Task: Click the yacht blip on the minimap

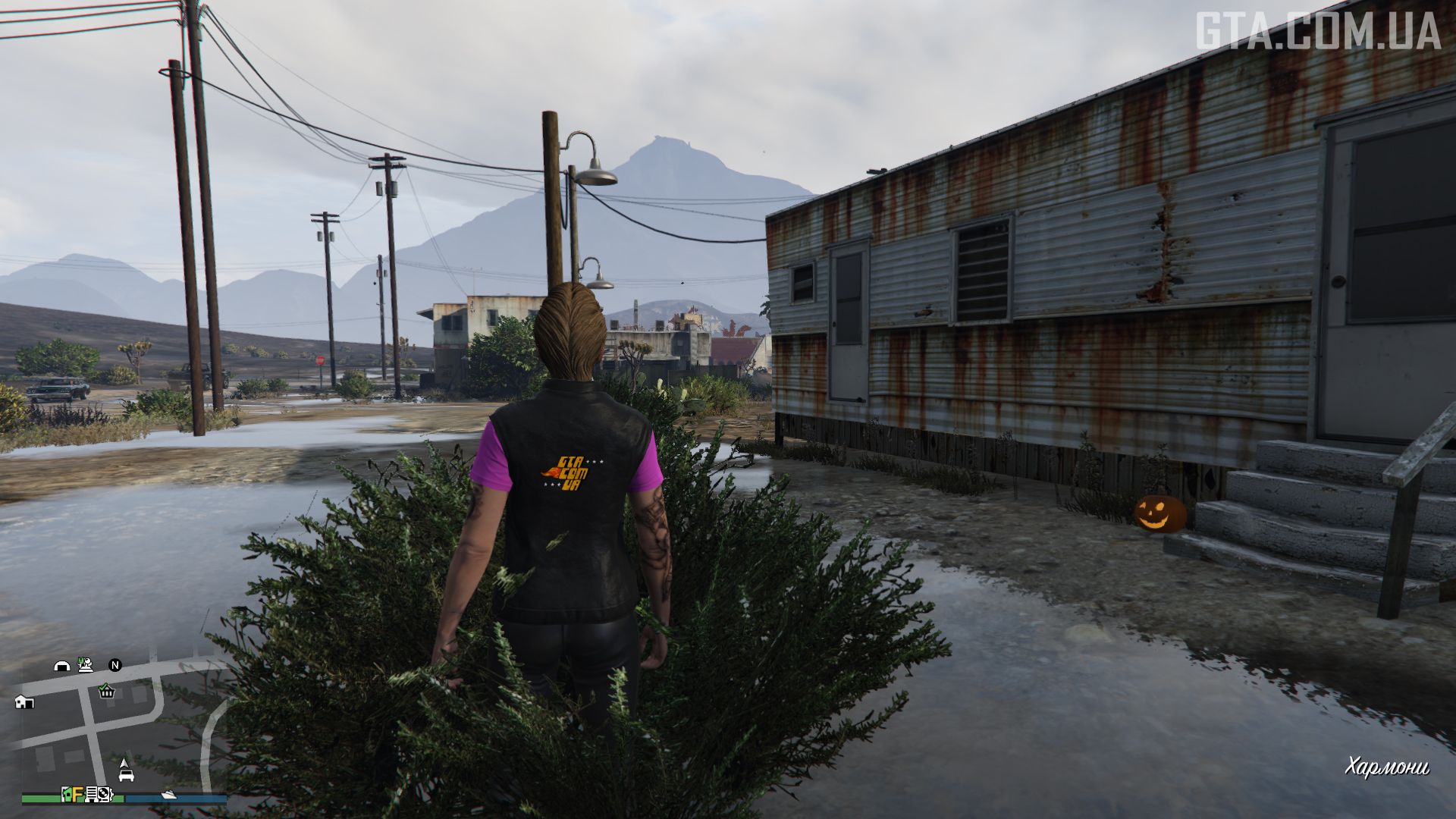Action: point(168,794)
